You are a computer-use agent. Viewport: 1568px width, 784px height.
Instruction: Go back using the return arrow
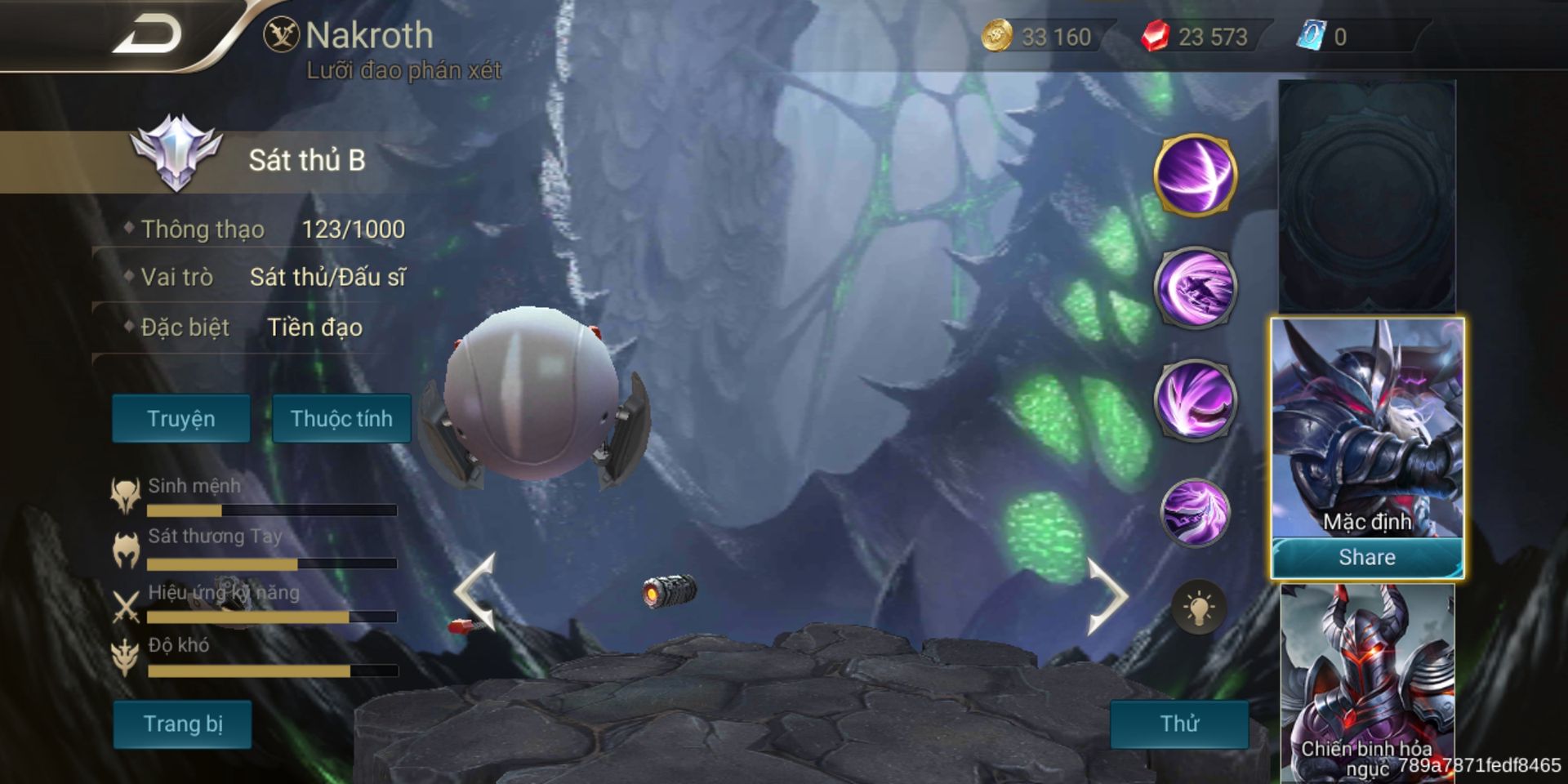pyautogui.click(x=147, y=36)
